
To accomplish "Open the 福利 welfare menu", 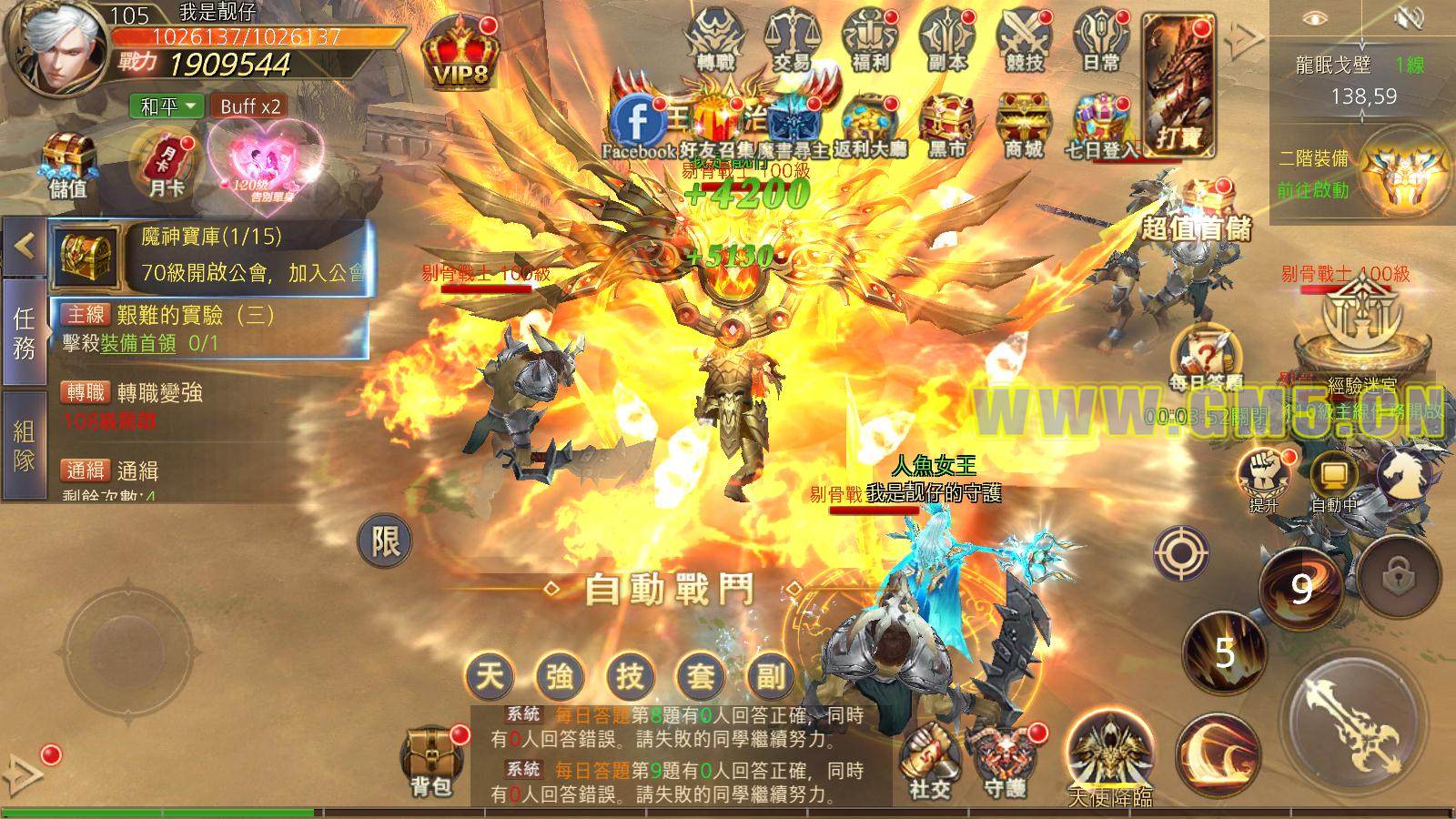I will click(869, 40).
